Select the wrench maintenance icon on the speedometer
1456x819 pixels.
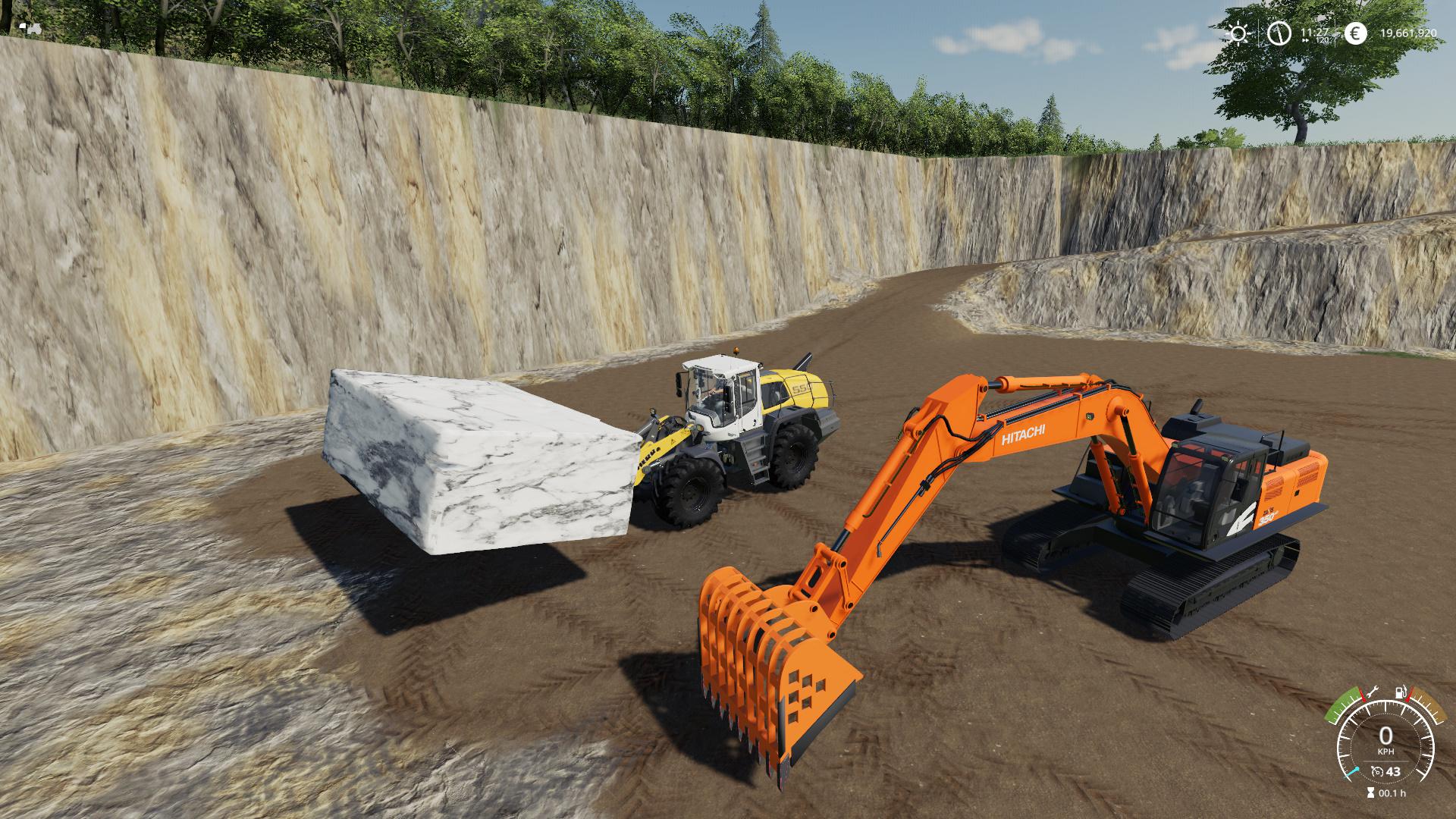coord(1373,692)
